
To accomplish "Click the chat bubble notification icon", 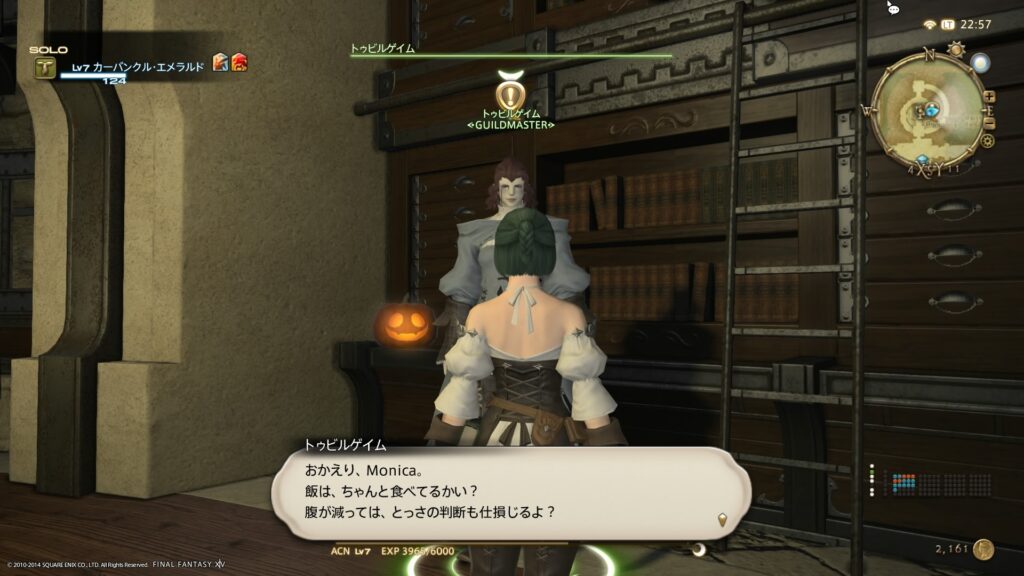I will coord(893,8).
